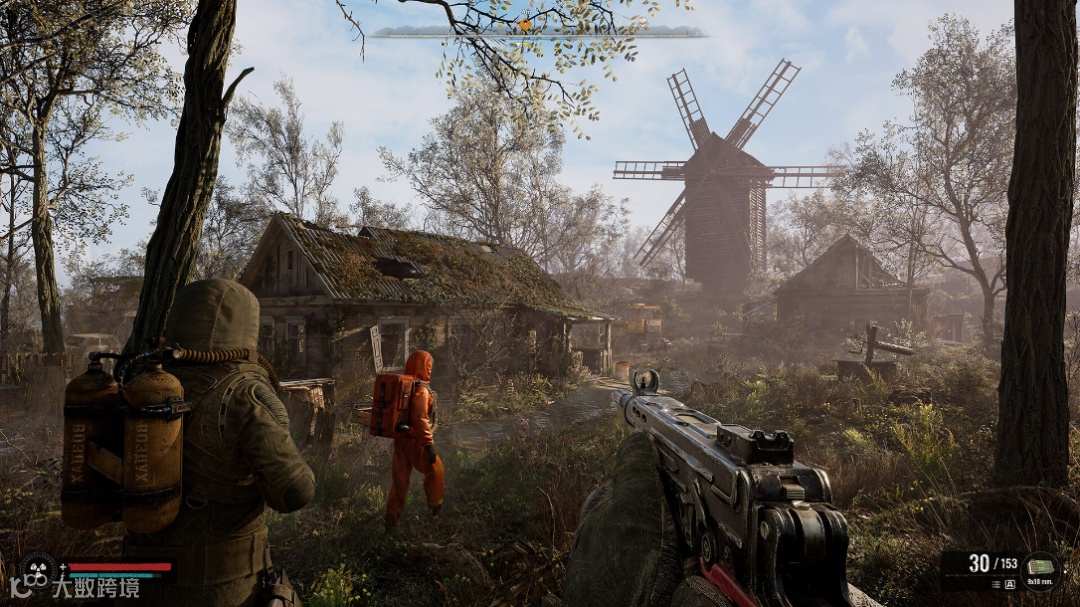Select the compass bar at top

point(538,33)
